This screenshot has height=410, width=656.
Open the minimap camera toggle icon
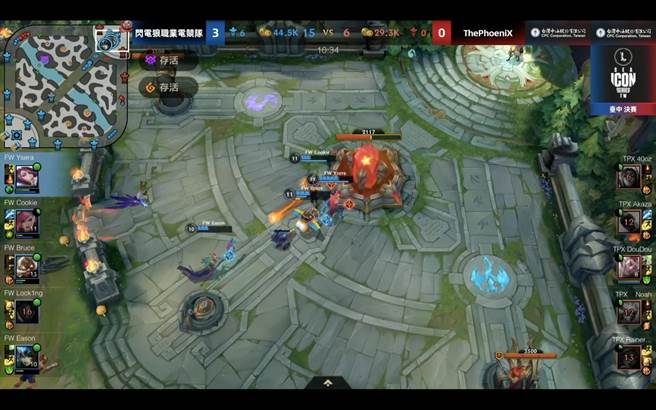click(107, 42)
